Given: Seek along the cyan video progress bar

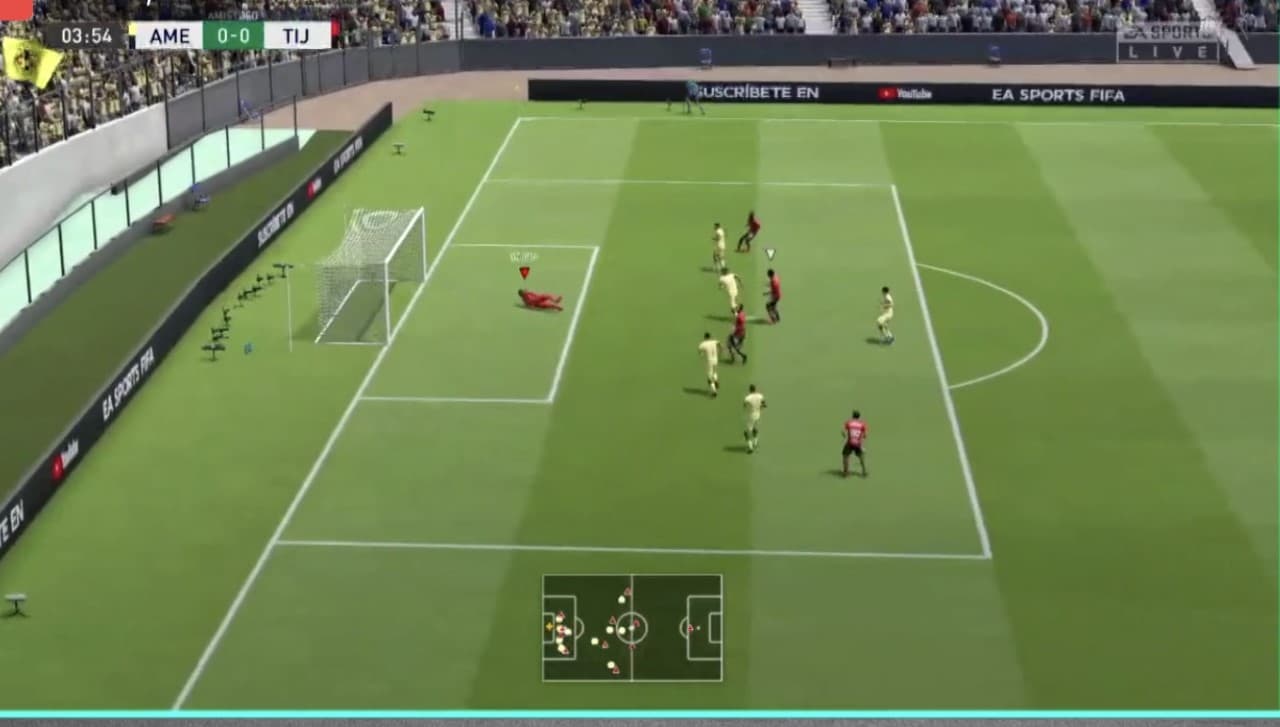Looking at the screenshot, I should (x=640, y=714).
